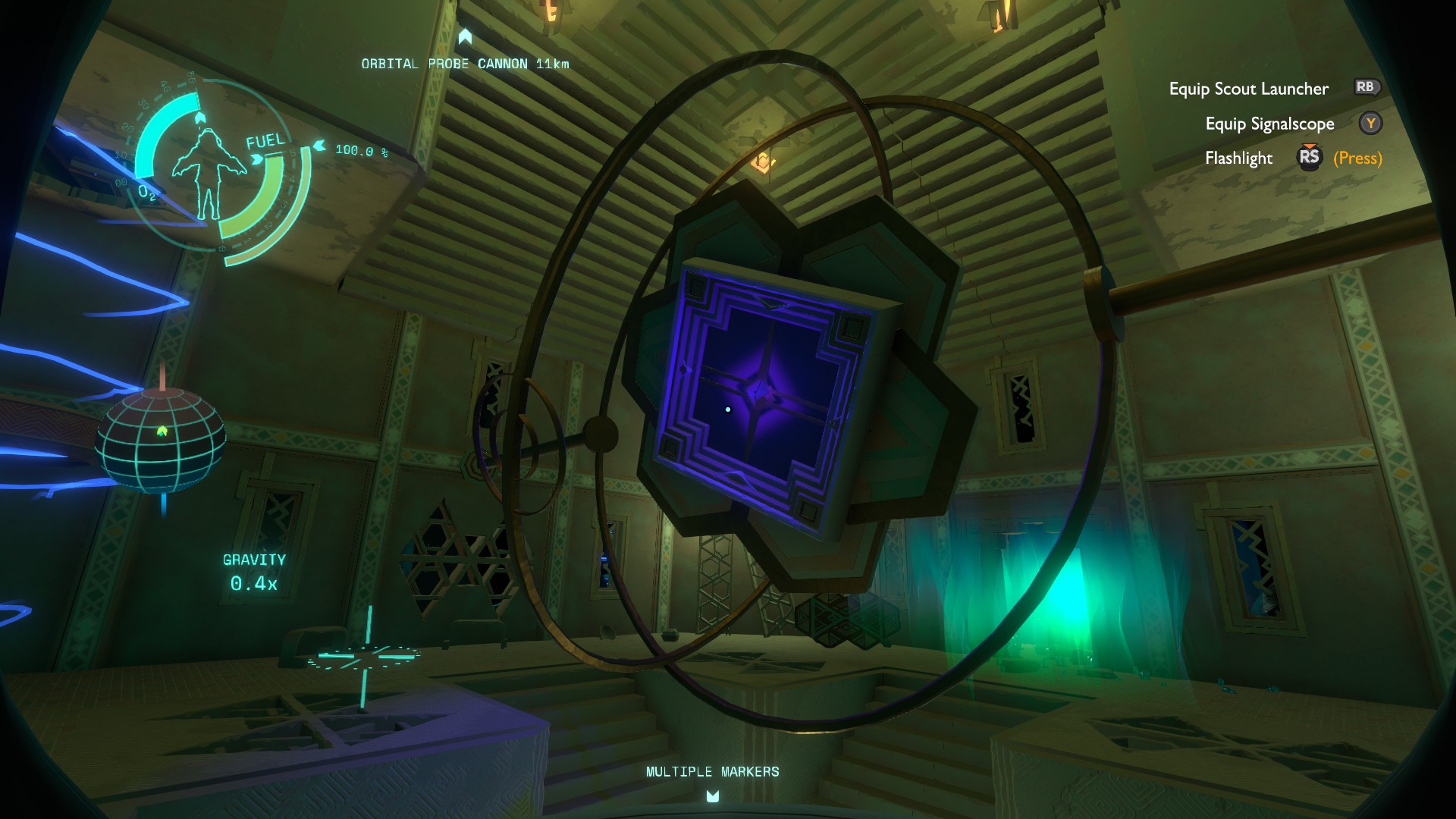Click the fuel arrow indicator marker
Viewport: 1456px width, 819px height.
(x=320, y=145)
